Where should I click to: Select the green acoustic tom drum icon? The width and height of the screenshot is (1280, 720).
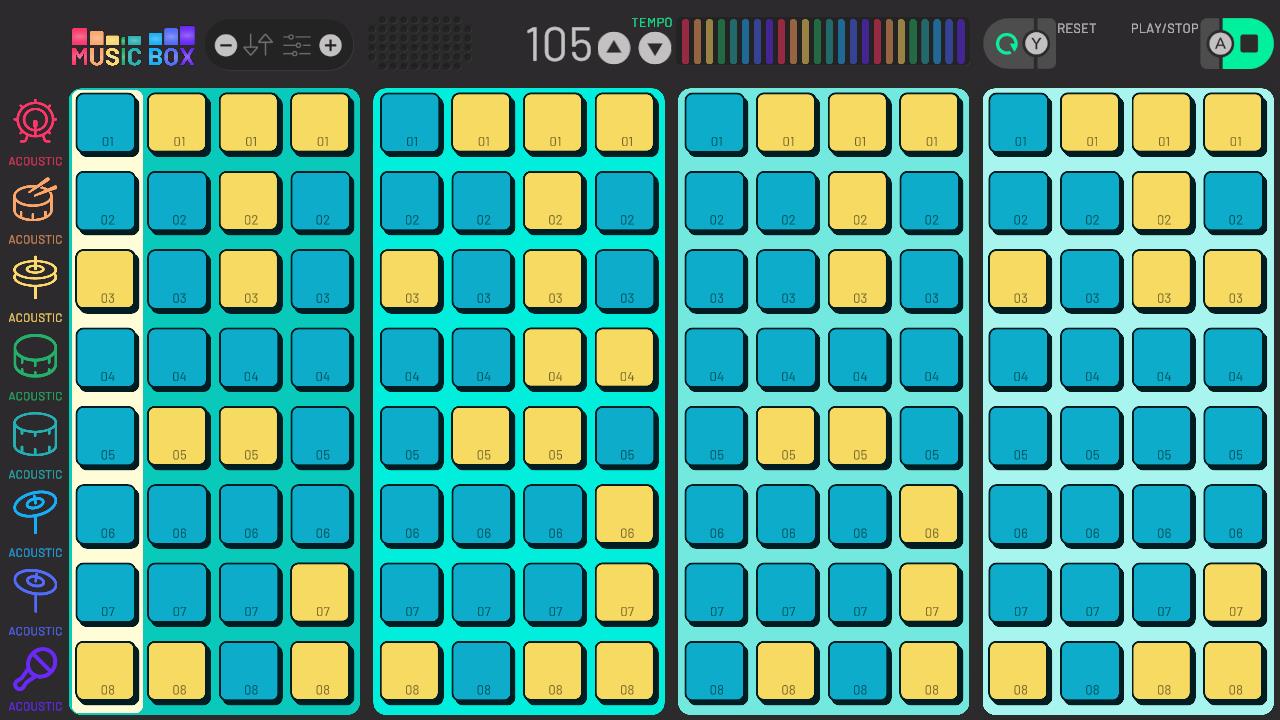click(x=35, y=356)
